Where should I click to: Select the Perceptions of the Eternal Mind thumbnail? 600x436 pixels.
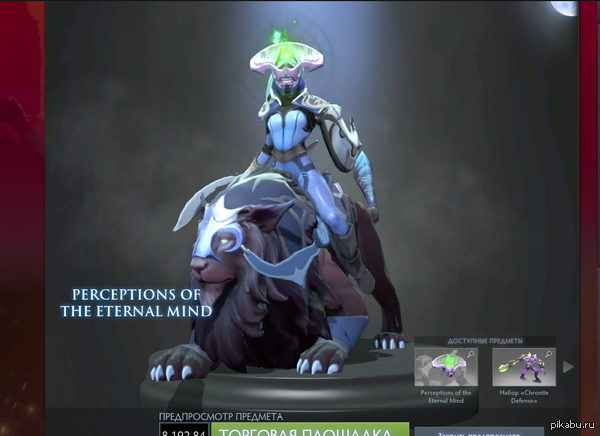[445, 367]
